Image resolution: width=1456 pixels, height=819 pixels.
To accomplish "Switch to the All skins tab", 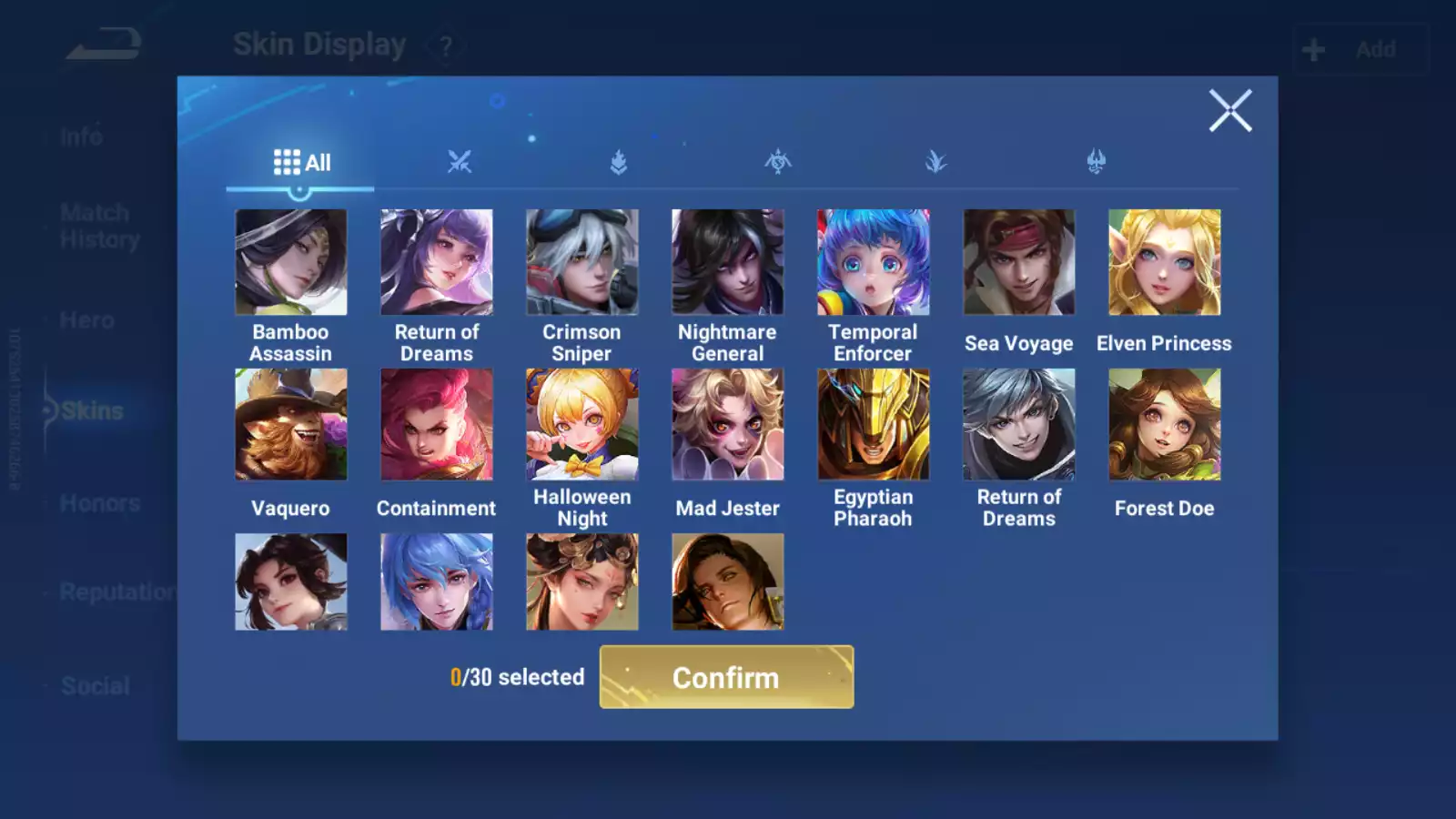I will [301, 163].
